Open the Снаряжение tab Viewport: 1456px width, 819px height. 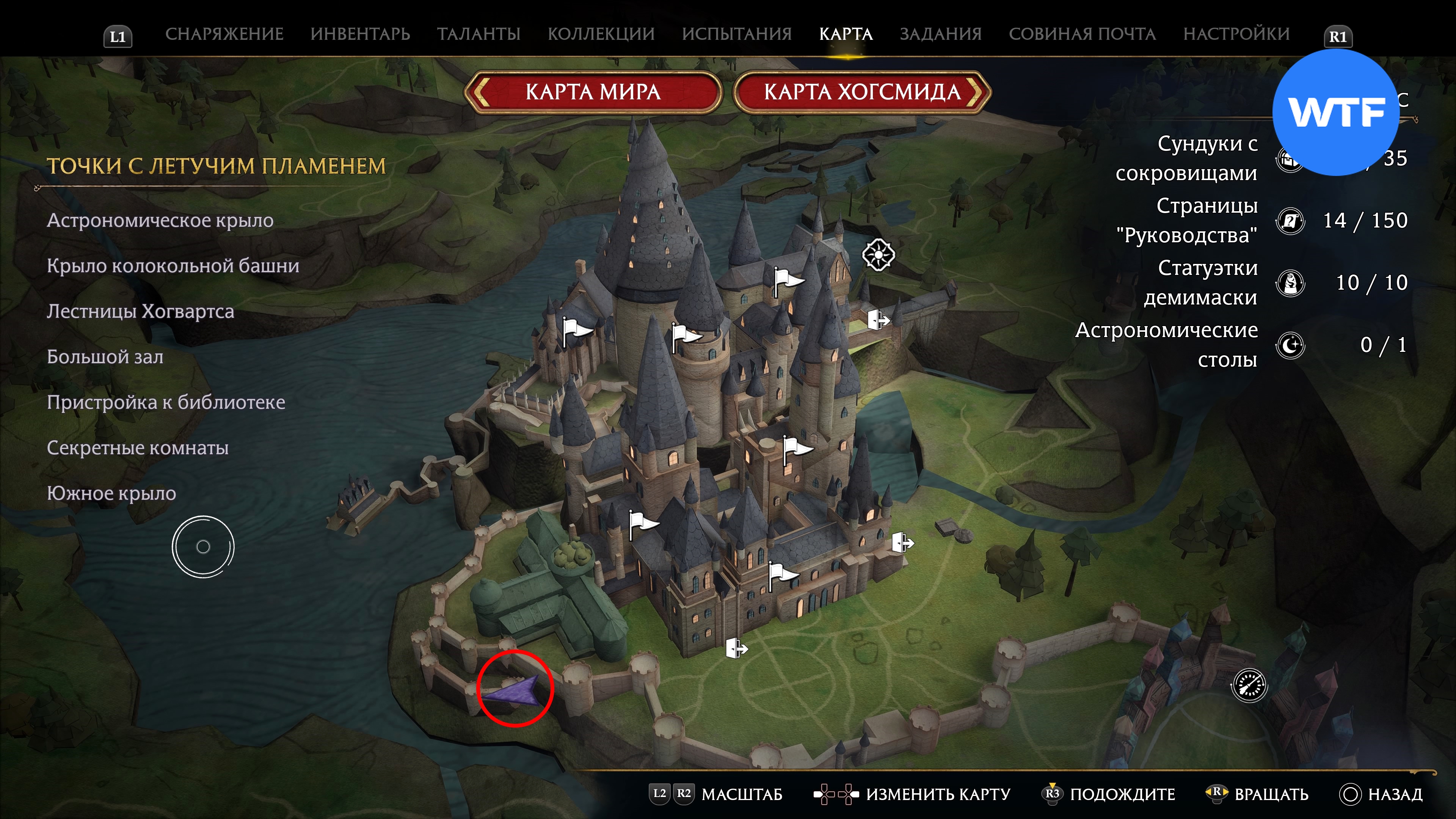click(x=224, y=34)
